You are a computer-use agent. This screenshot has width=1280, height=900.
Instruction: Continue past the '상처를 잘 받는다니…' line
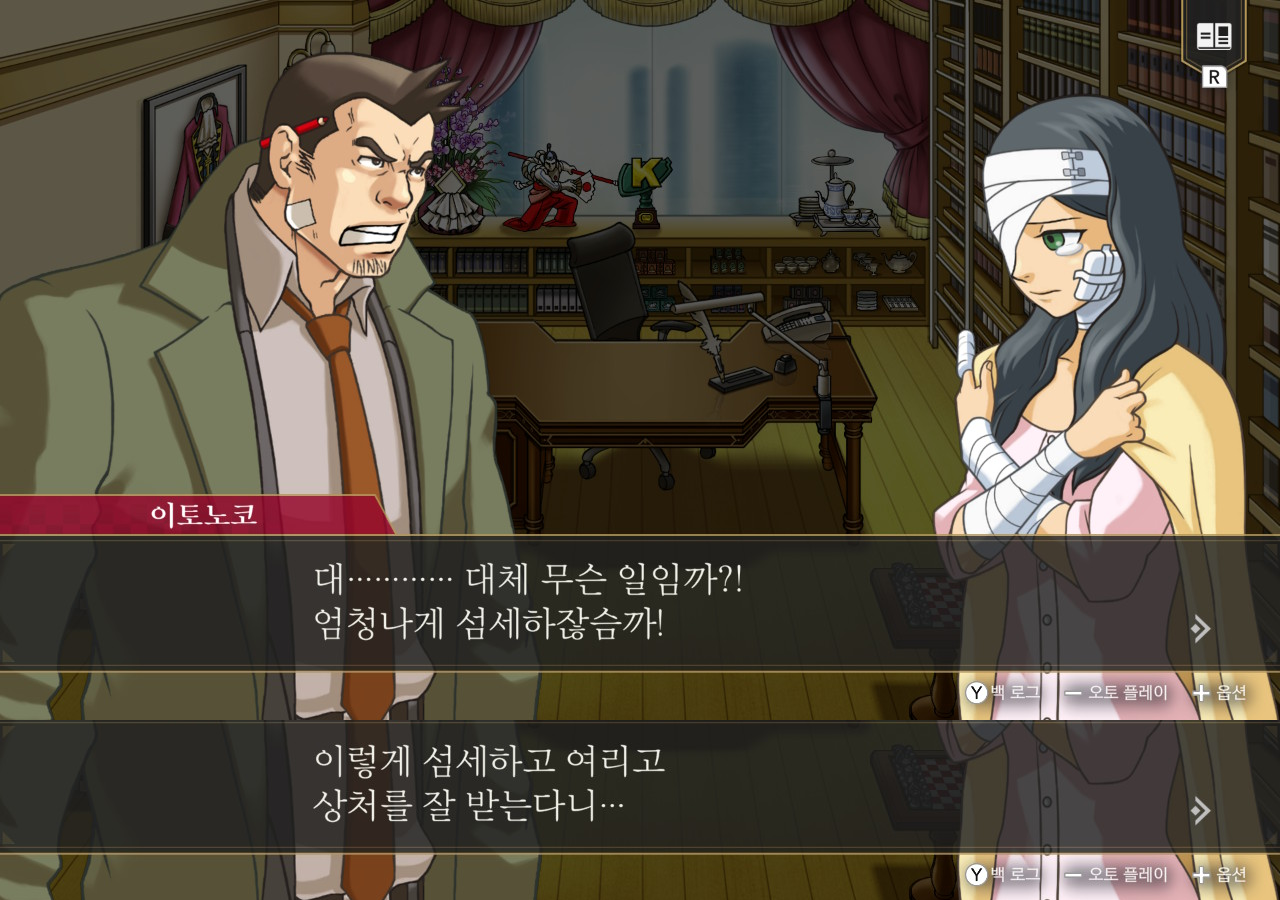[1201, 810]
